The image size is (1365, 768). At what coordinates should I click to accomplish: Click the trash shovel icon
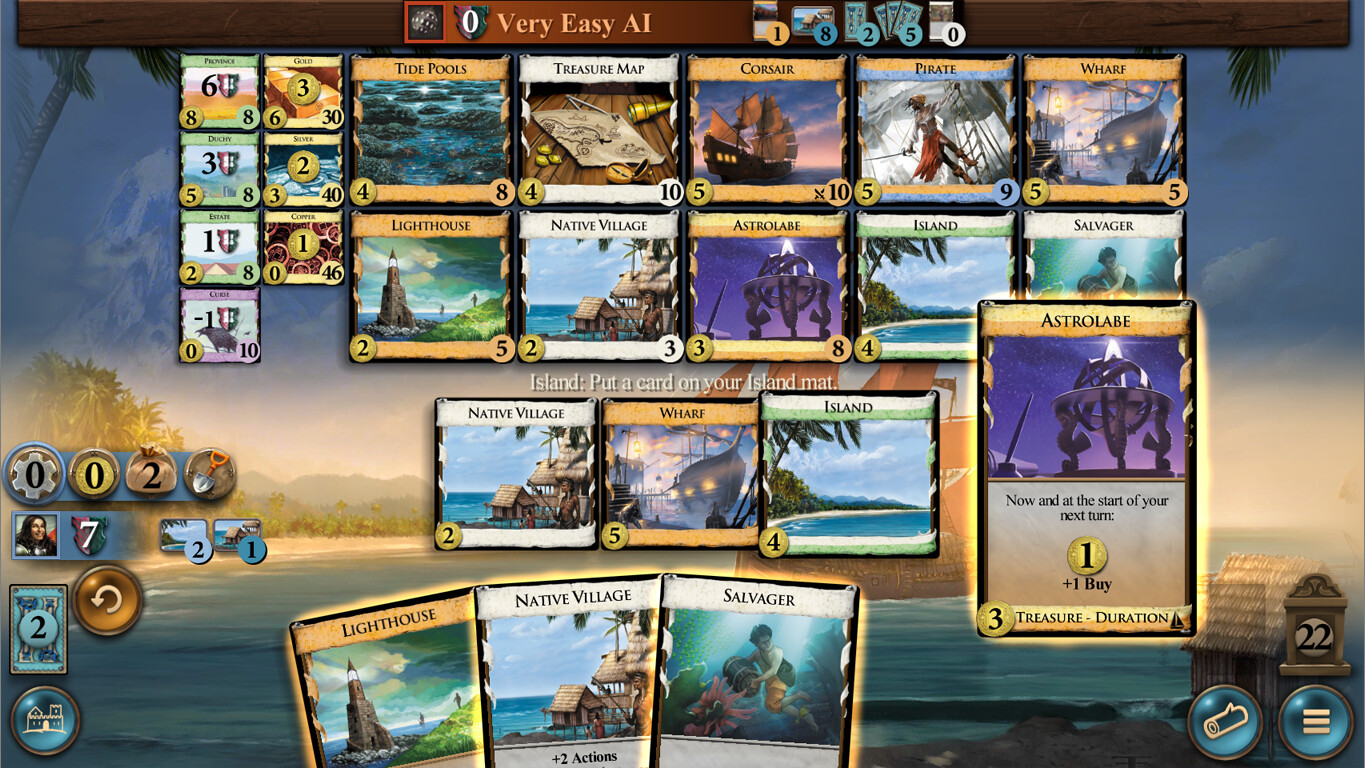tap(210, 472)
